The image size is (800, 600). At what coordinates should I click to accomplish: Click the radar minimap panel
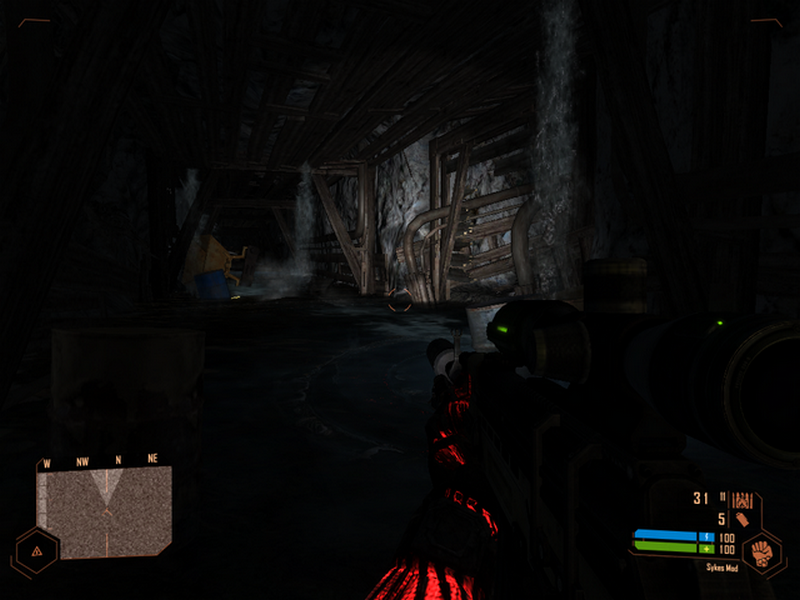(x=104, y=512)
